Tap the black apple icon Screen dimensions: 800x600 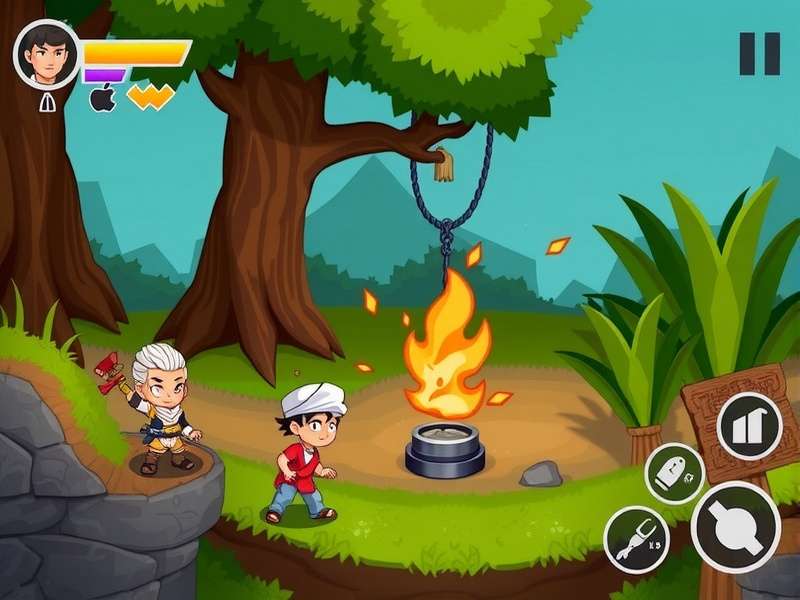click(x=103, y=98)
